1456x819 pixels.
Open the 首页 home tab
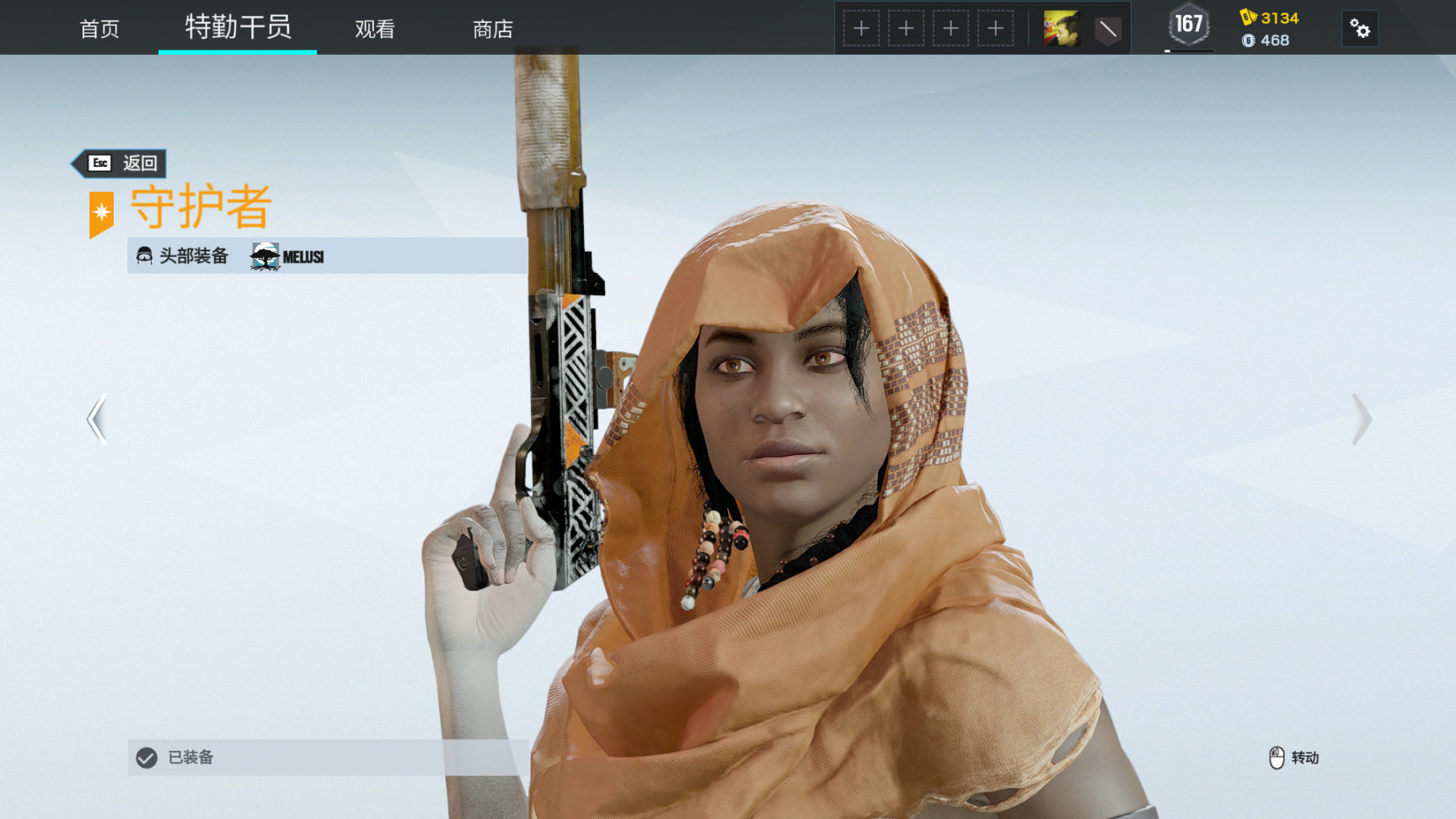[x=99, y=29]
